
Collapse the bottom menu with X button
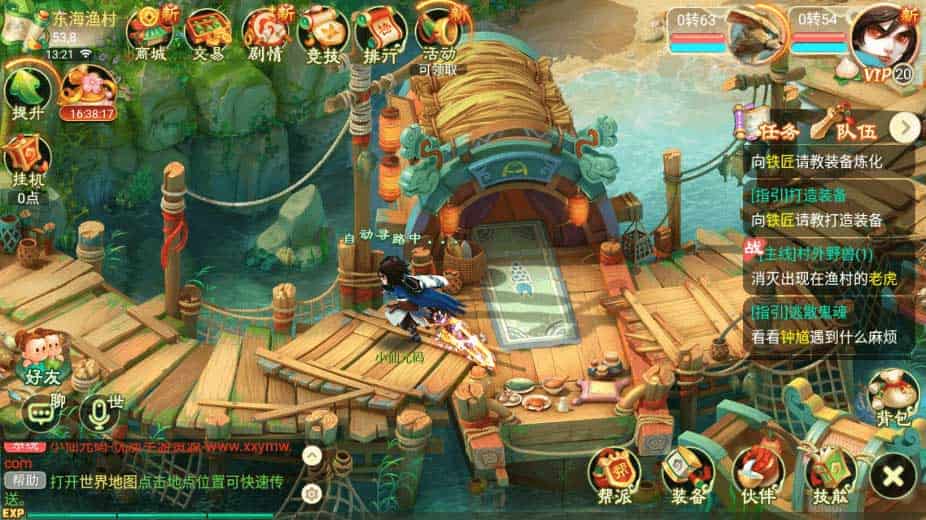coord(893,472)
